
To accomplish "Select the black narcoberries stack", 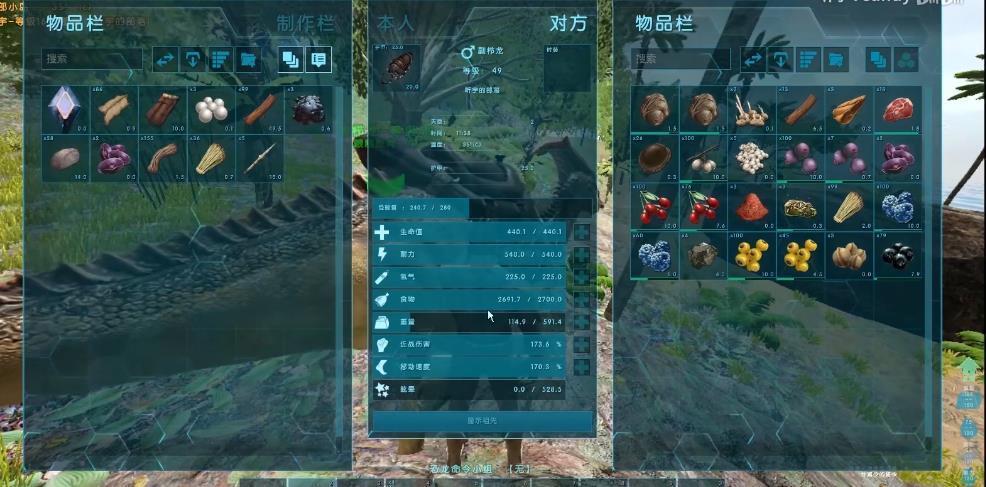I will coord(899,254).
